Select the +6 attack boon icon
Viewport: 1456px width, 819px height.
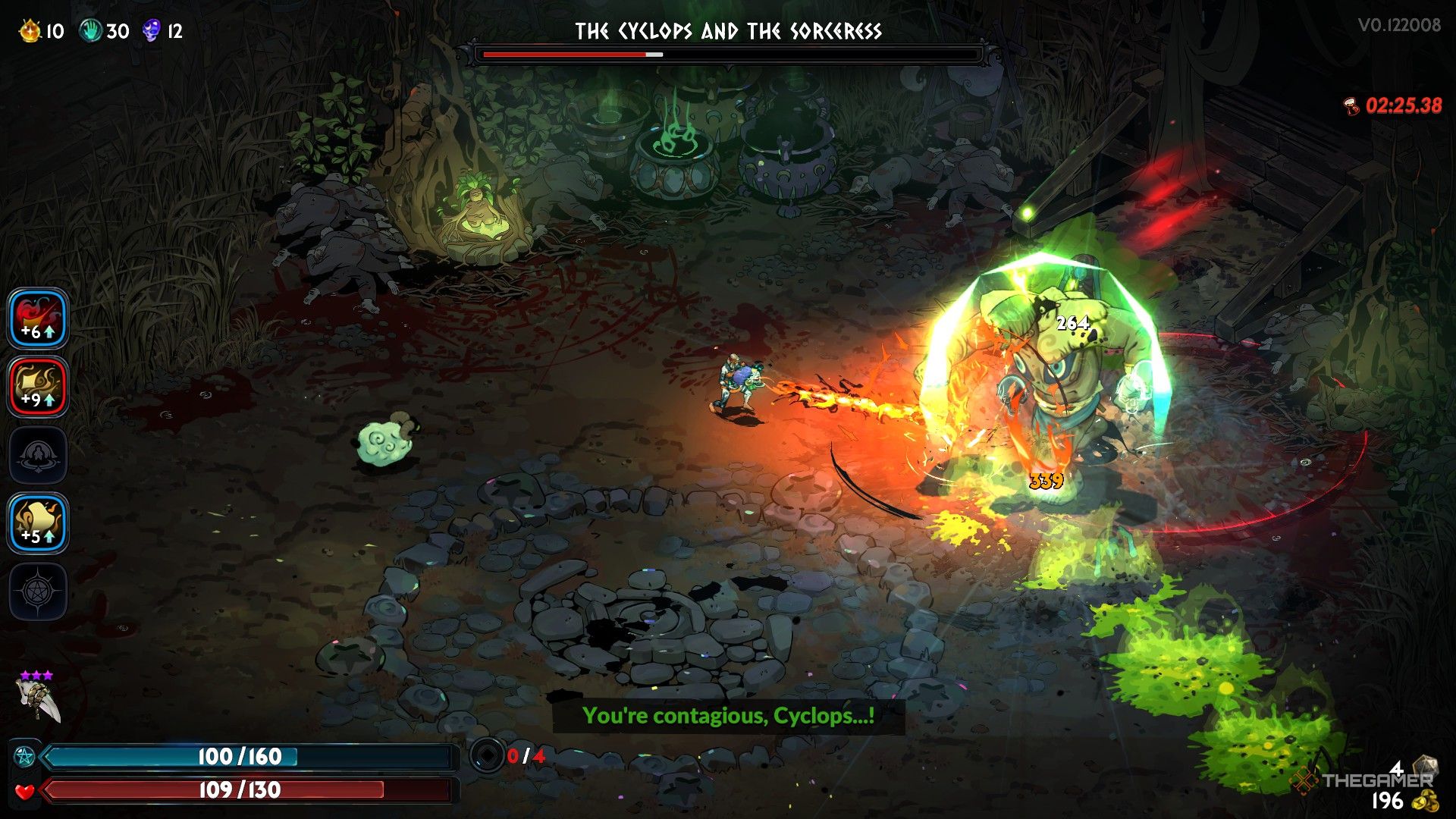pyautogui.click(x=38, y=319)
